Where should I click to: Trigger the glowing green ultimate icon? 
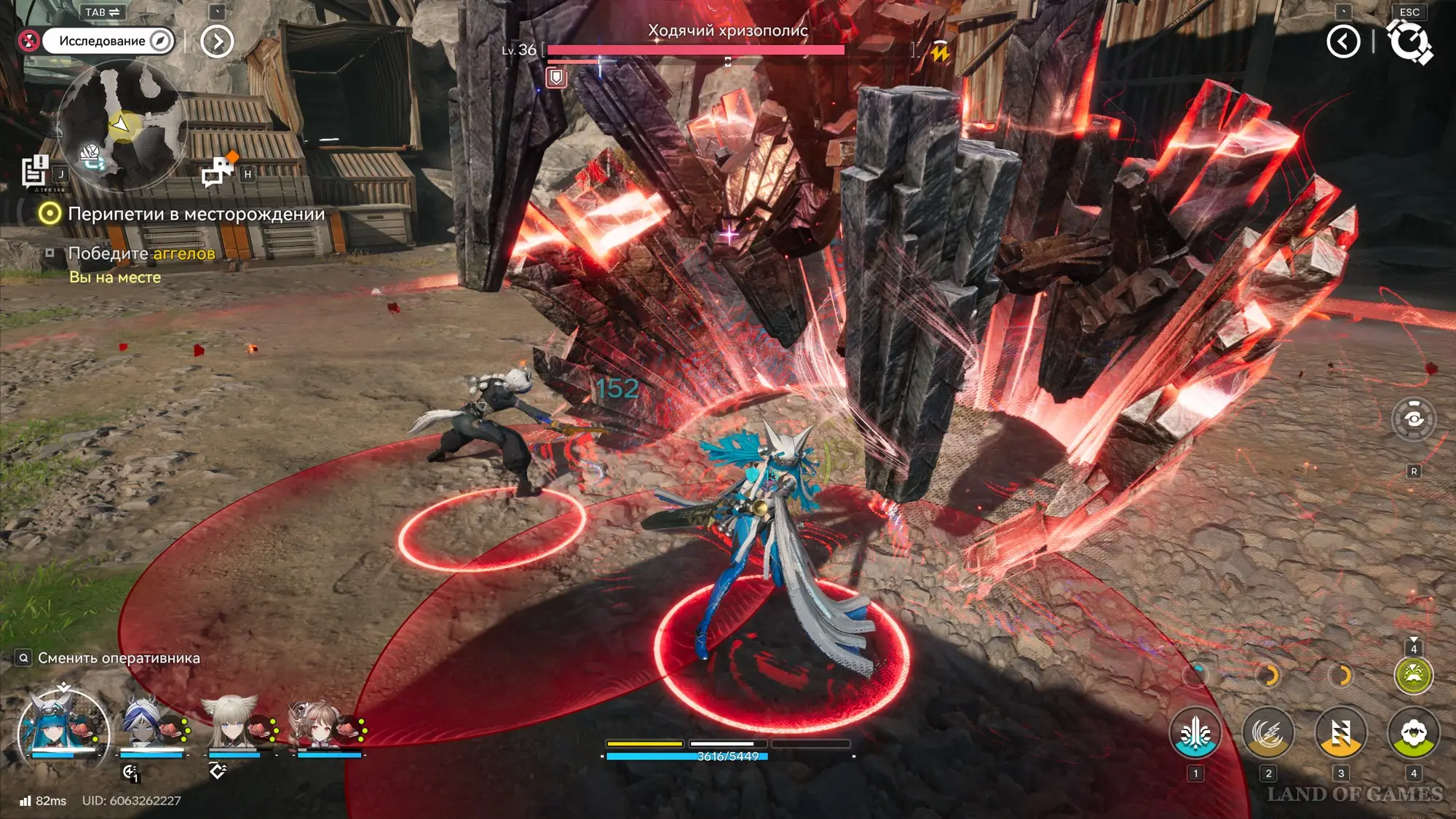[1413, 676]
